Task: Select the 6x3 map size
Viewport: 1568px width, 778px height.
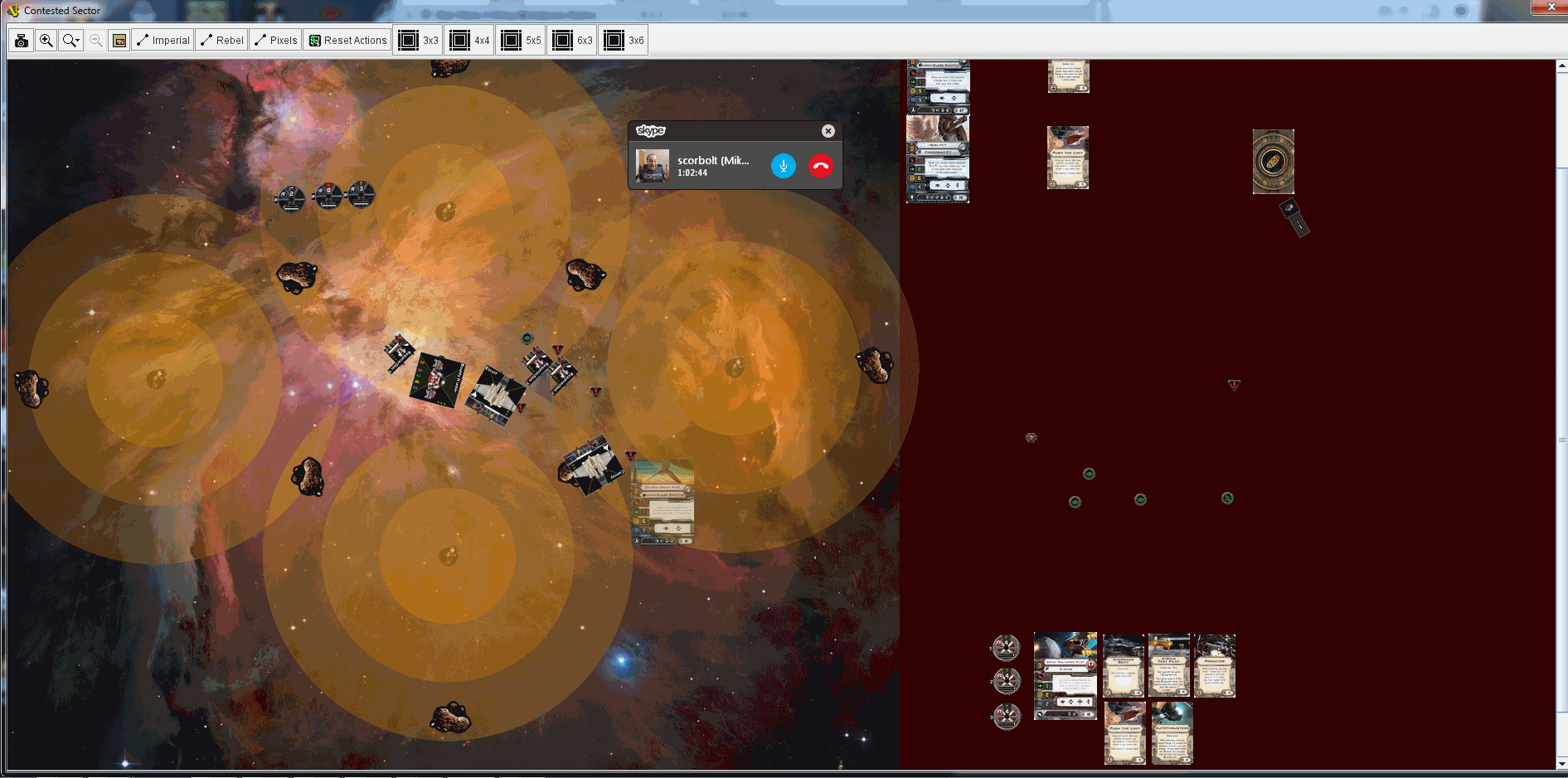Action: 573,40
